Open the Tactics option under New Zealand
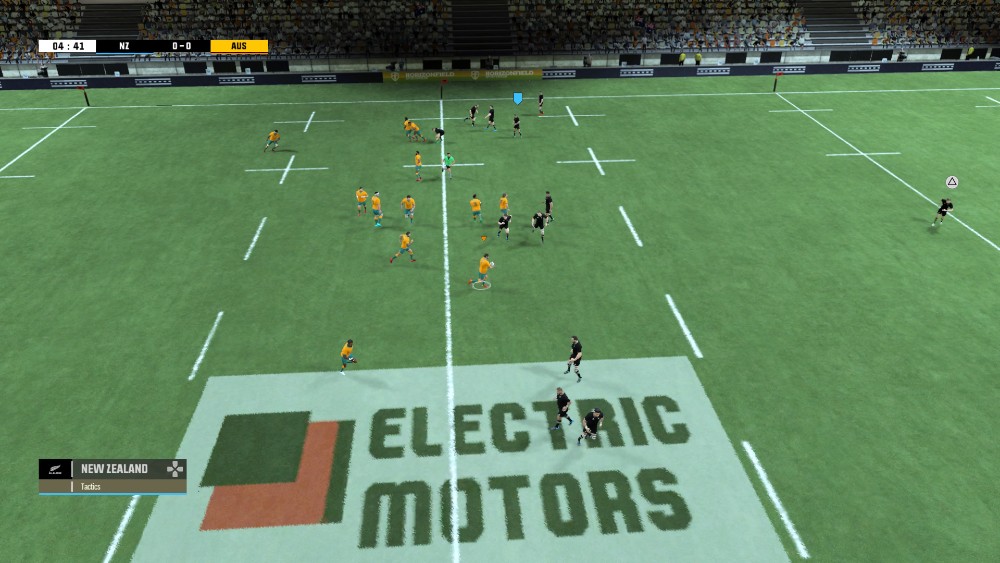1000x563 pixels. 91,487
